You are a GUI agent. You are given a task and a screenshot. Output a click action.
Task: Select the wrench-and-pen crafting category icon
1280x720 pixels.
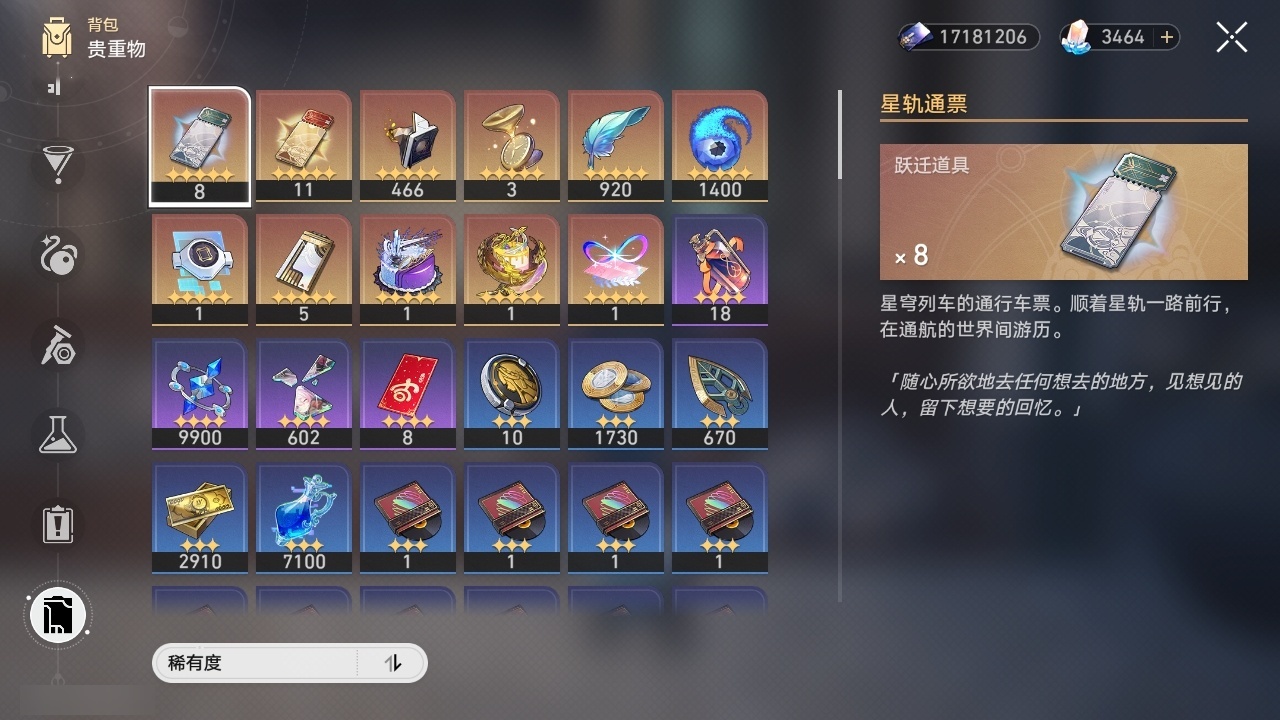point(57,346)
